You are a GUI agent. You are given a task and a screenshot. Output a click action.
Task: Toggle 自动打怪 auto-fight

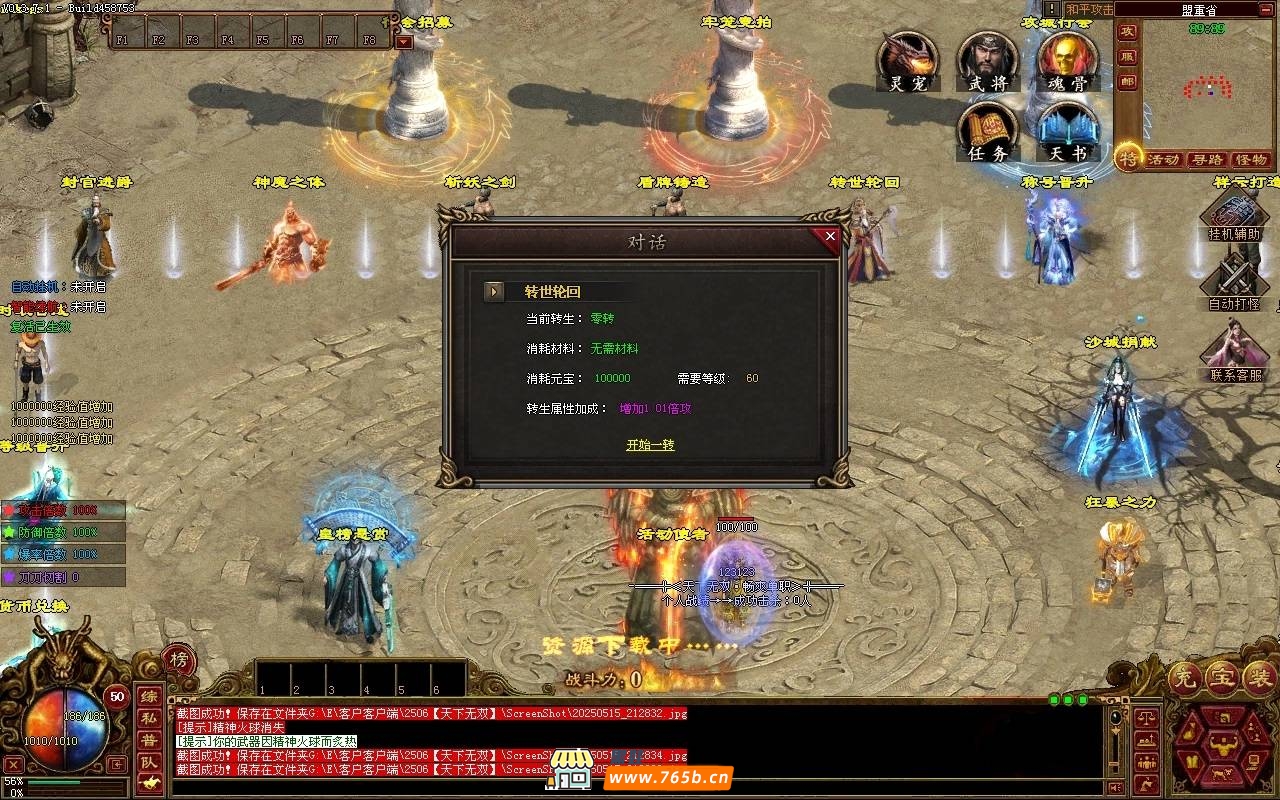pyautogui.click(x=1234, y=284)
